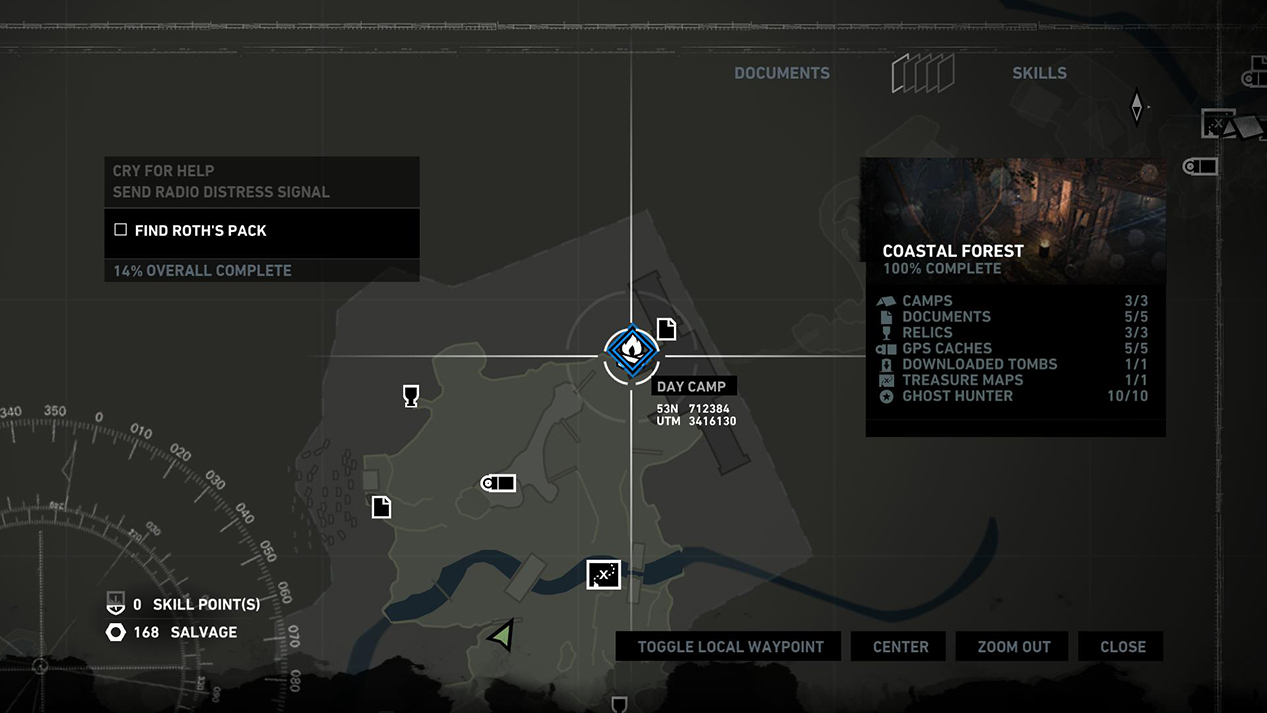
Task: Switch to the Documents tab
Action: pyautogui.click(x=781, y=73)
